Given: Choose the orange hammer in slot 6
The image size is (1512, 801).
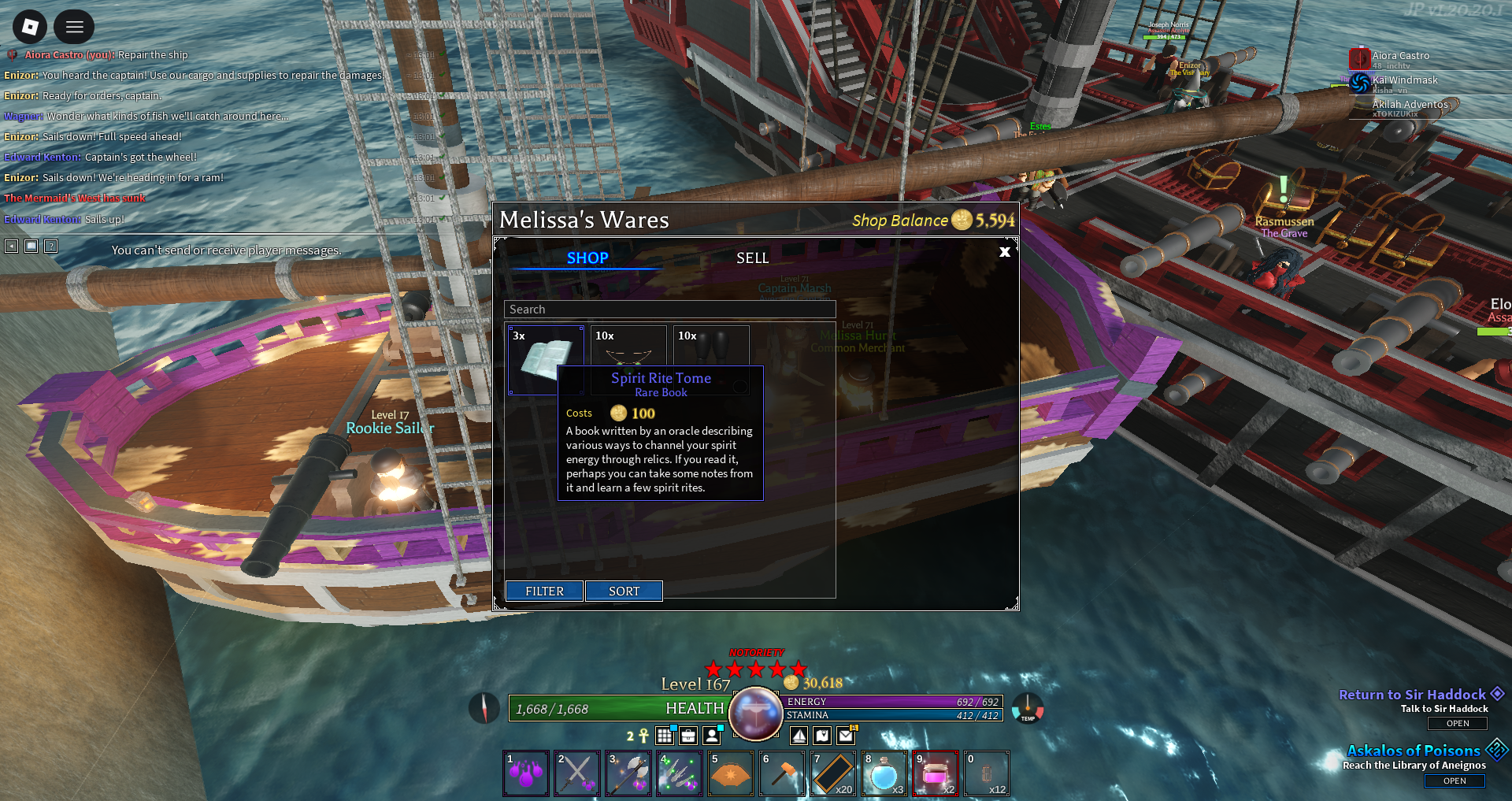Looking at the screenshot, I should pos(782,773).
